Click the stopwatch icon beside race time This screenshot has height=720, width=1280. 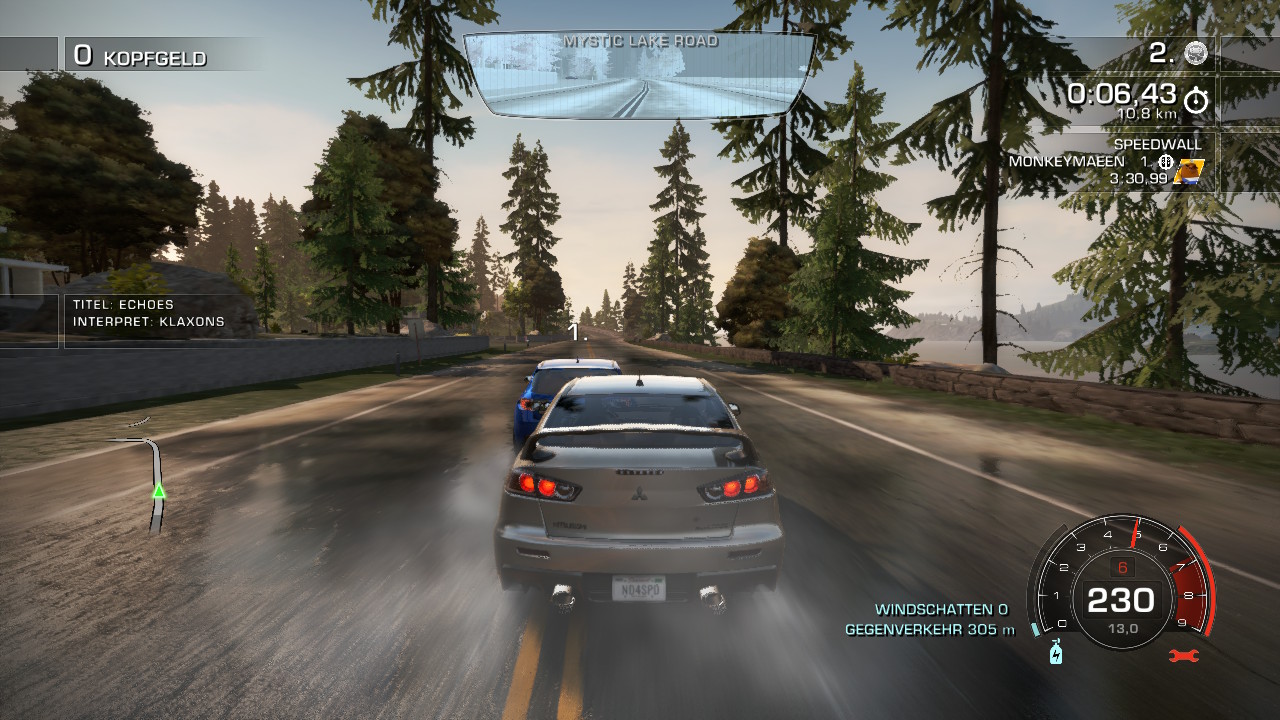[1196, 100]
